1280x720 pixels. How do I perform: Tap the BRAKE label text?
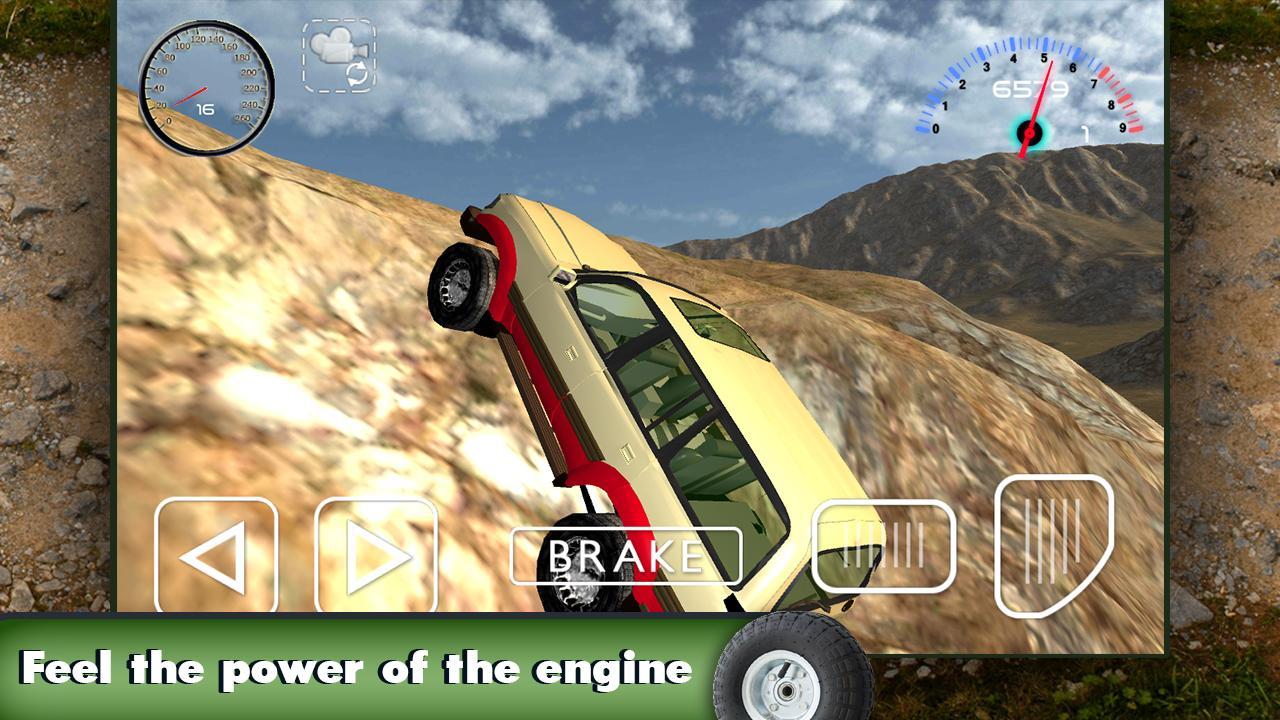625,554
